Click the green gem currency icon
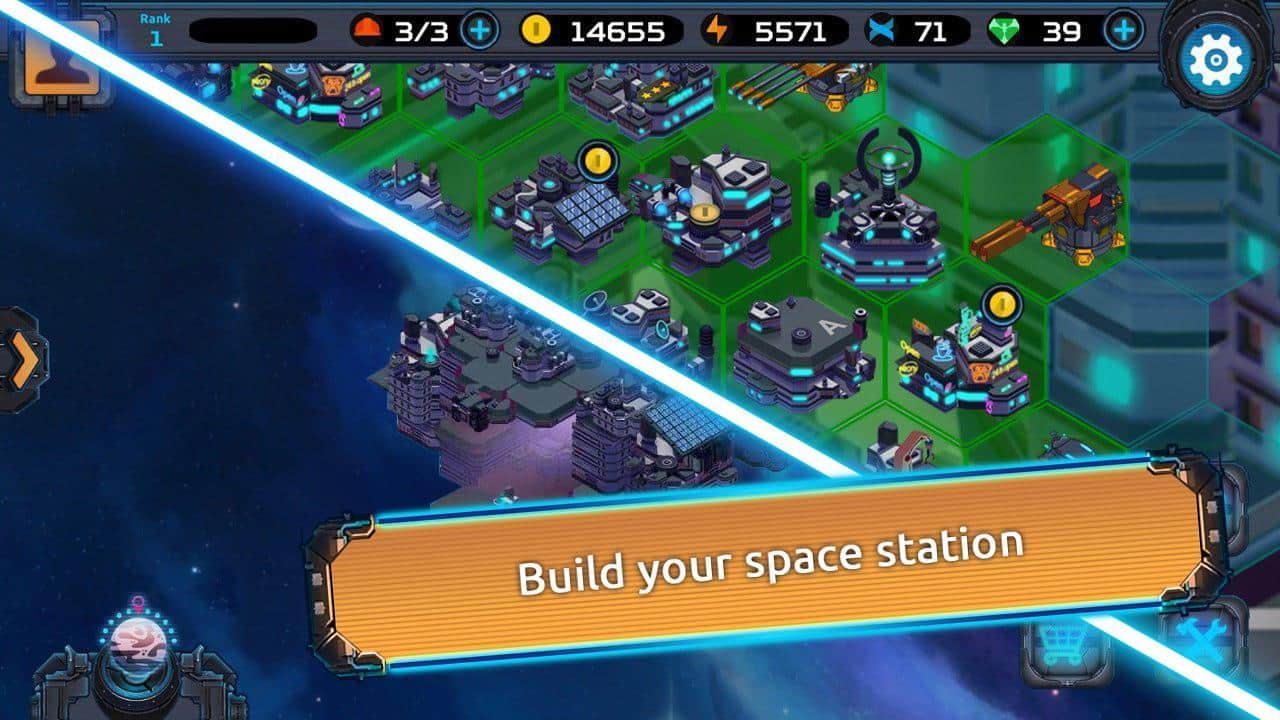Screen dimensions: 1280x720 pyautogui.click(x=1003, y=31)
